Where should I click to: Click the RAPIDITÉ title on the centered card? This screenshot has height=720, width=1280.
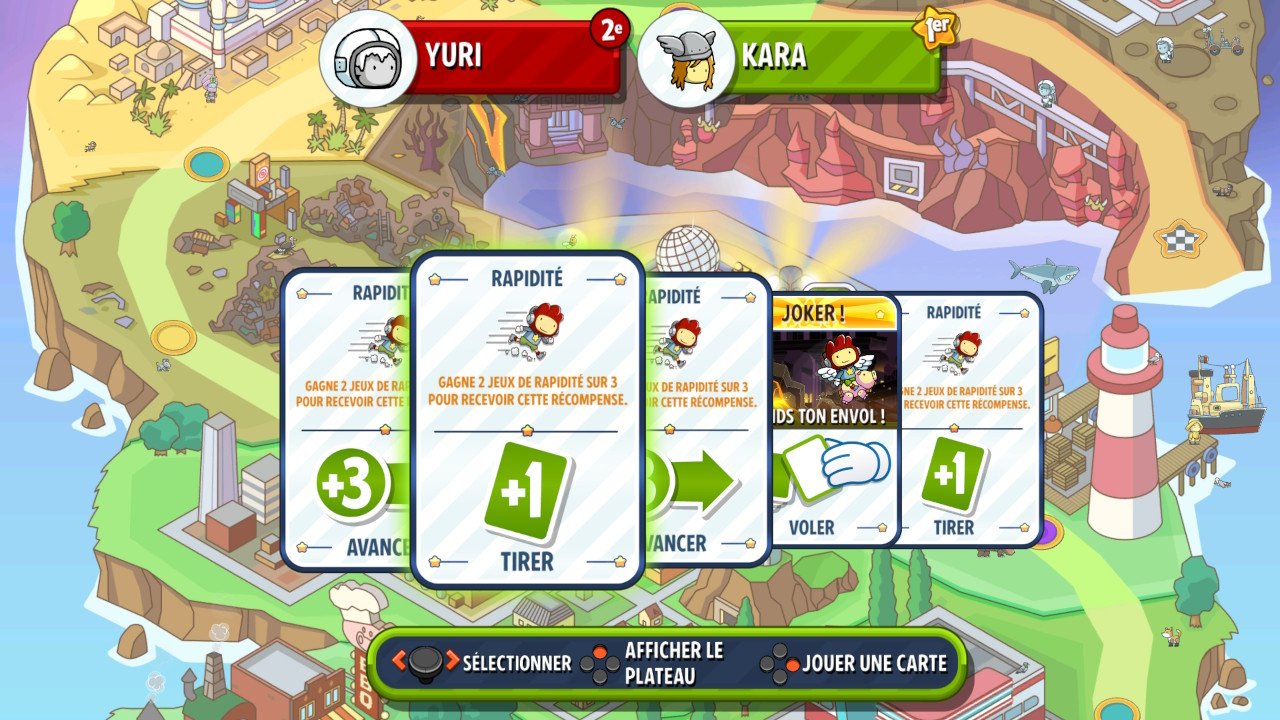(527, 277)
